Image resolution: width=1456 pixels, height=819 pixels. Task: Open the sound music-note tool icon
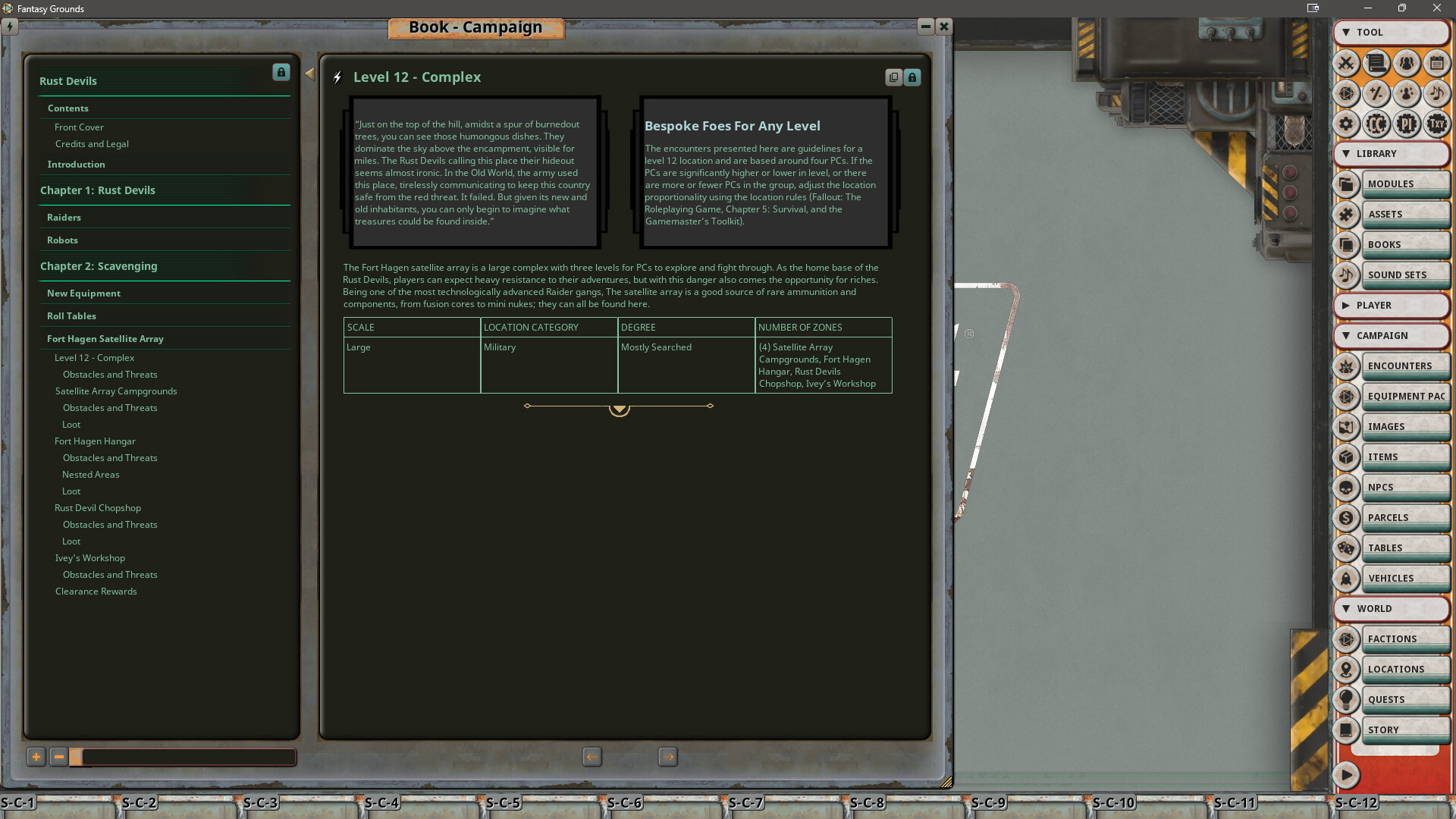pos(1436,94)
